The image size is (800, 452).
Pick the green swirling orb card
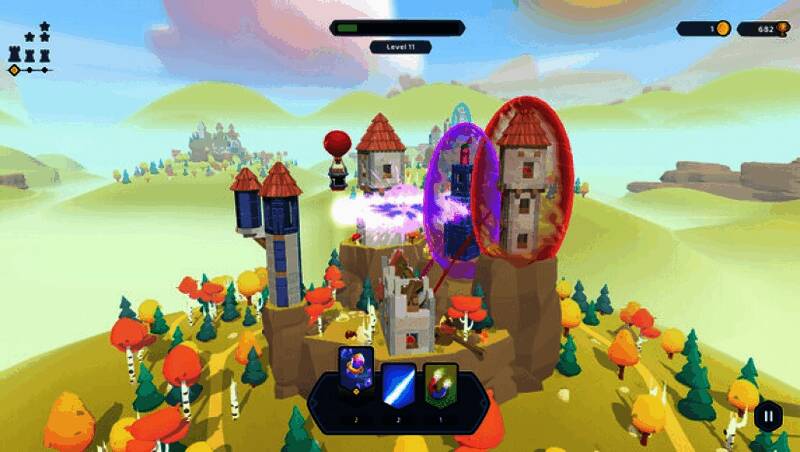click(x=439, y=384)
